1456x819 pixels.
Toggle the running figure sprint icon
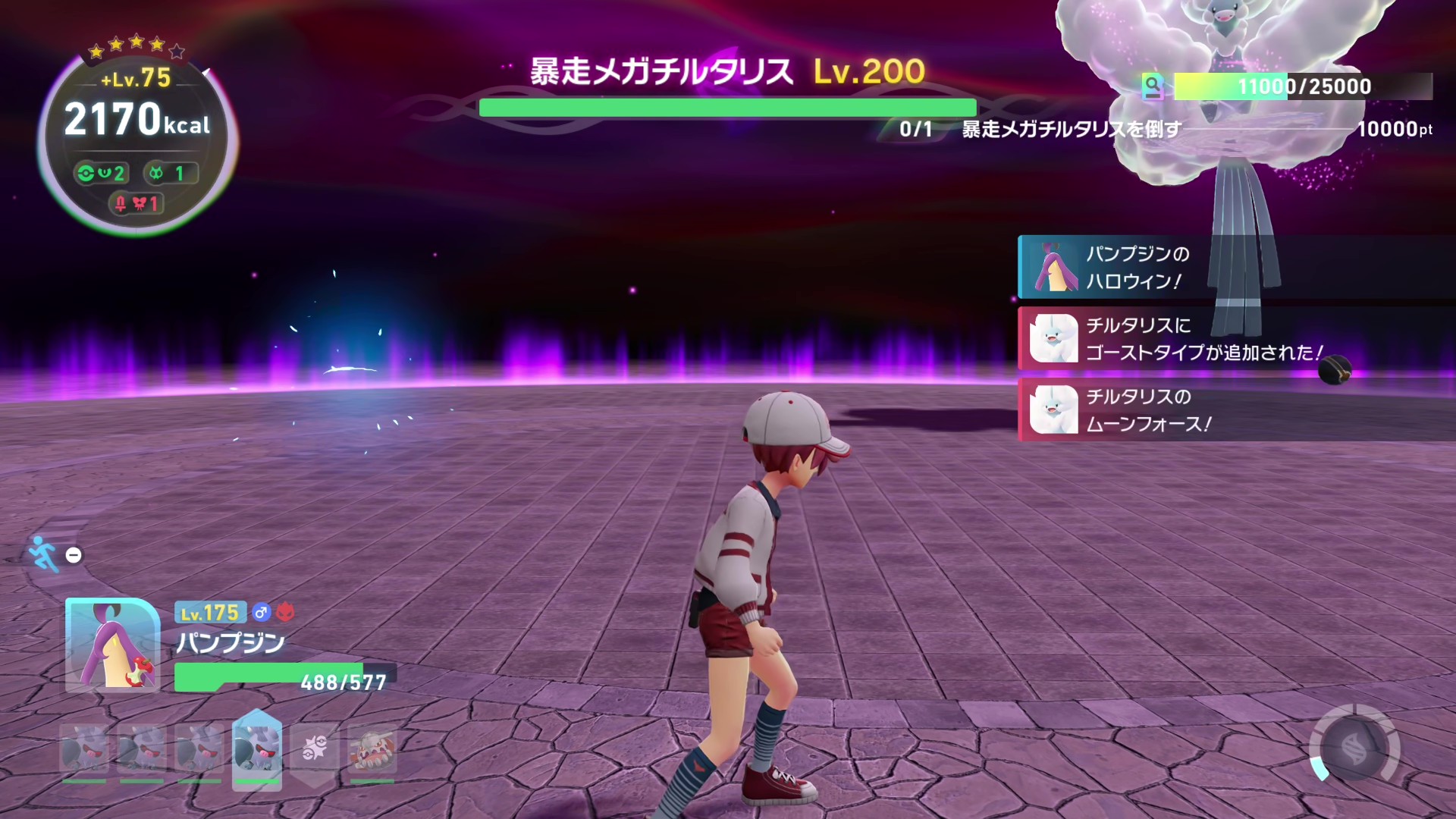[43, 554]
